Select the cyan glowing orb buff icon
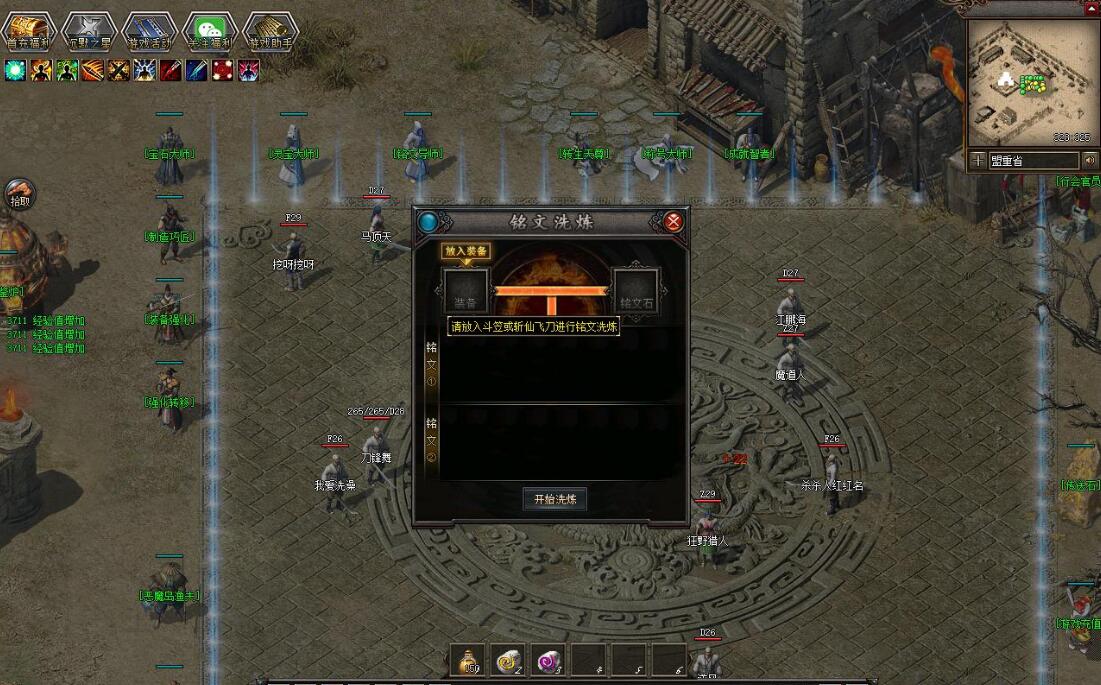The image size is (1101, 685). coord(15,70)
